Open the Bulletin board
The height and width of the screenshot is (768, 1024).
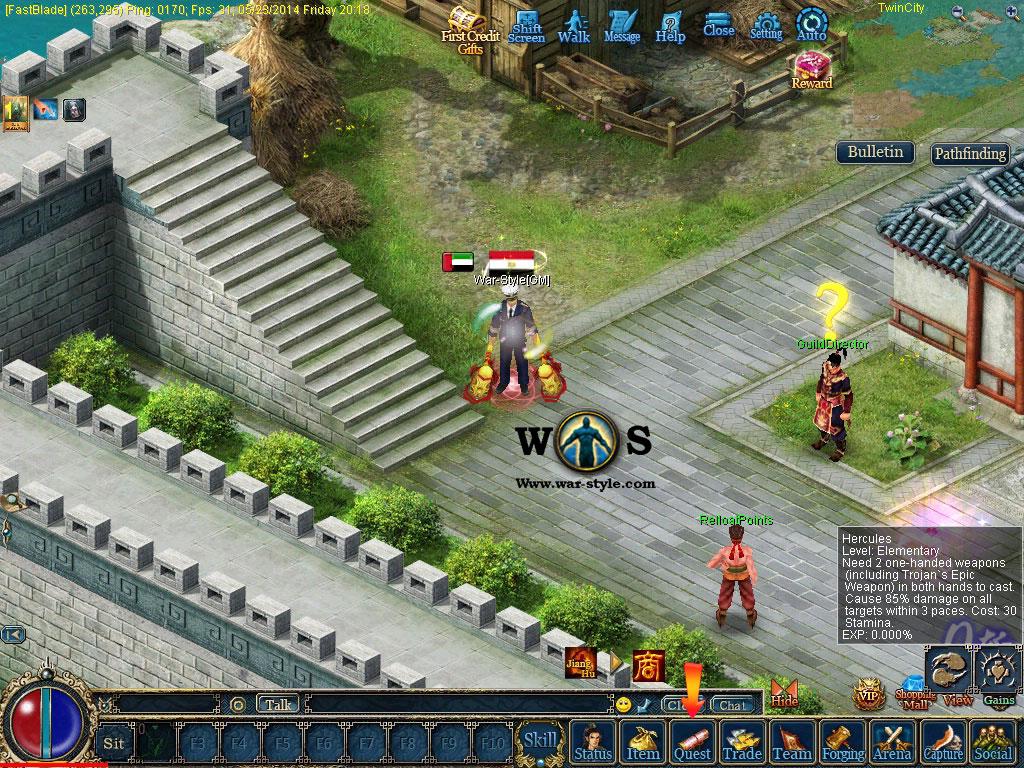click(x=875, y=152)
